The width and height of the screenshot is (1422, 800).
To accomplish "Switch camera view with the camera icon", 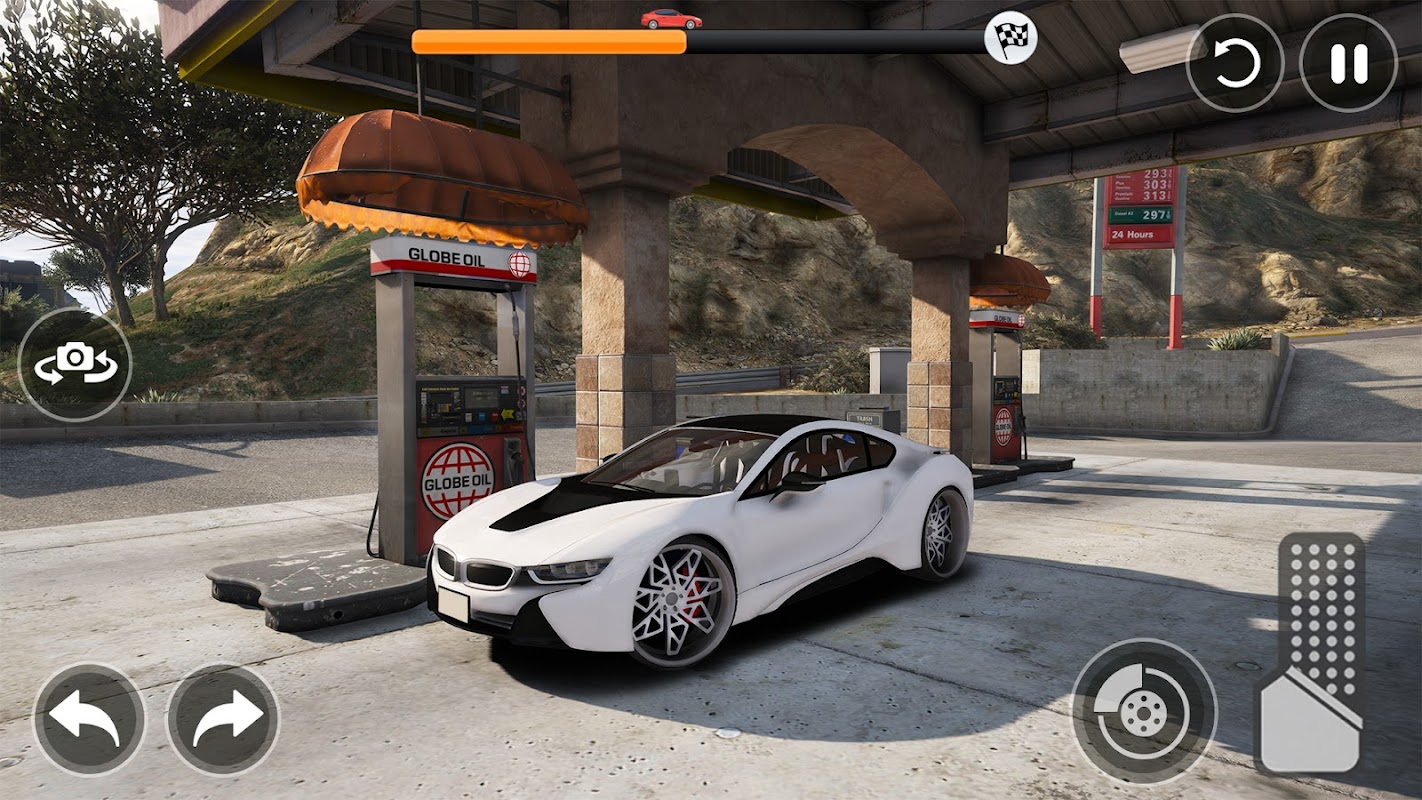I will click(75, 364).
